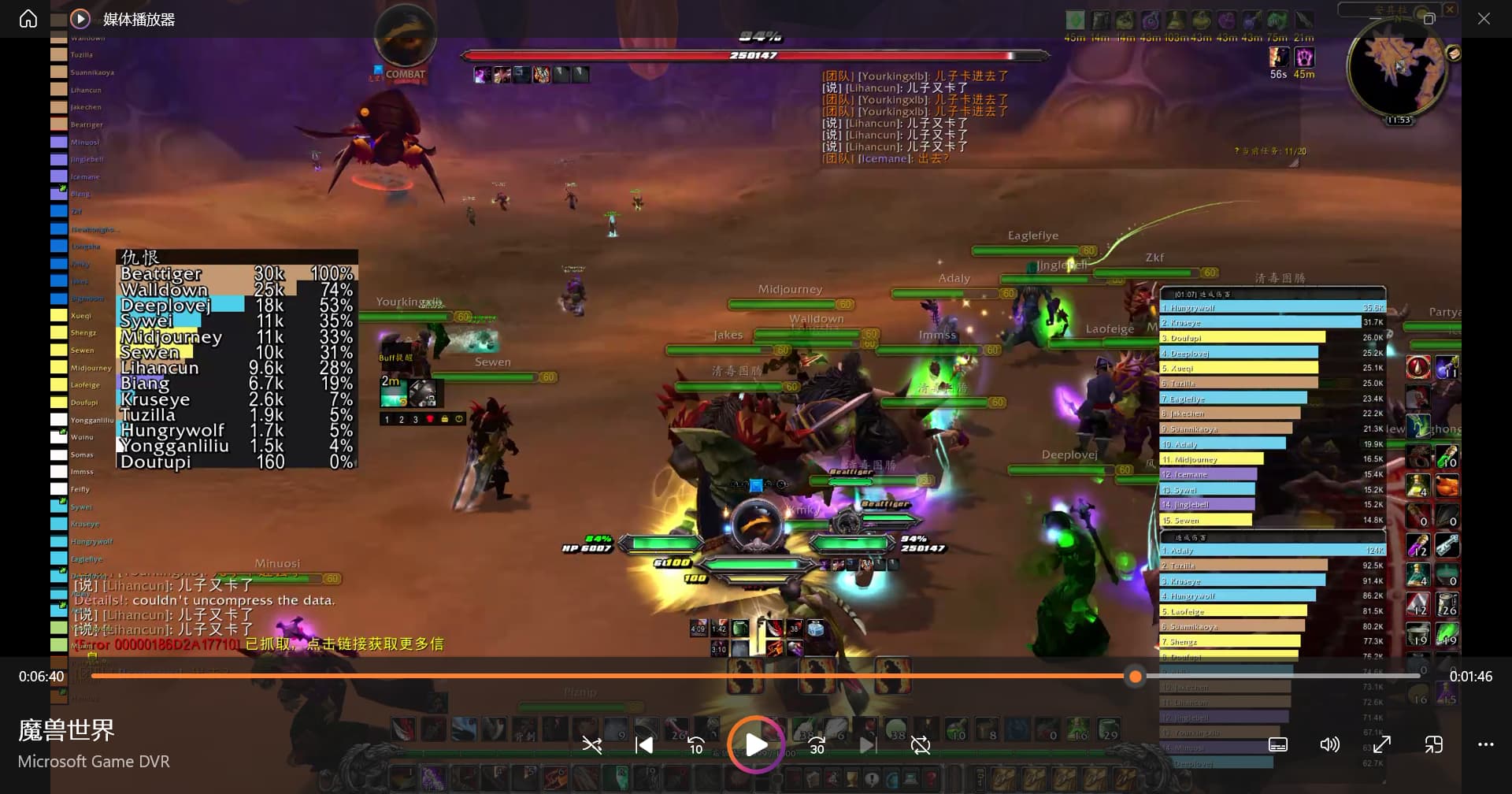The width and height of the screenshot is (1512, 794).
Task: Select Beattiger's row in the threat meter
Action: coord(236,274)
